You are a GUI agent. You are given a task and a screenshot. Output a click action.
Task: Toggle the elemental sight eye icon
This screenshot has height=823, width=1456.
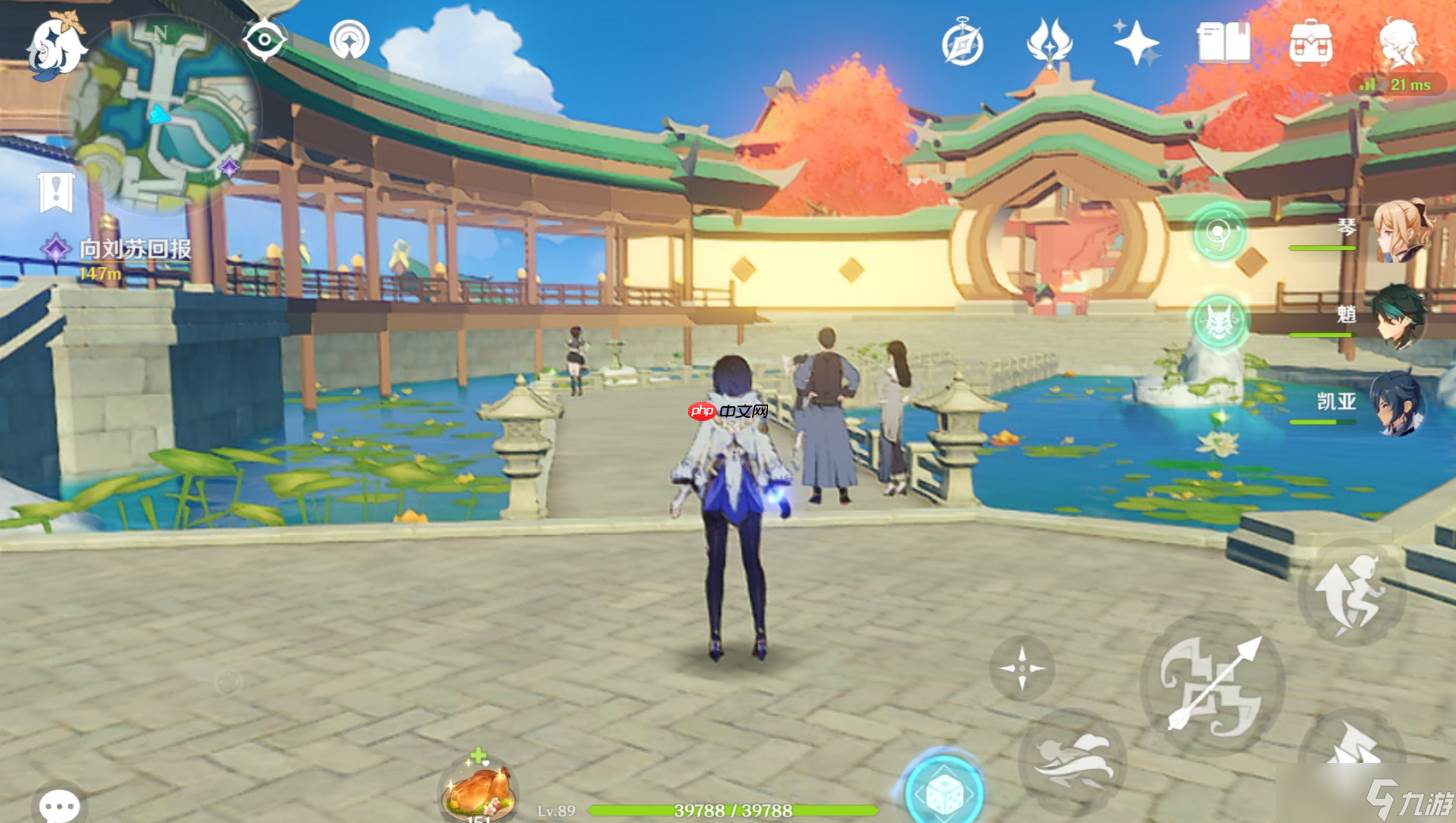265,40
